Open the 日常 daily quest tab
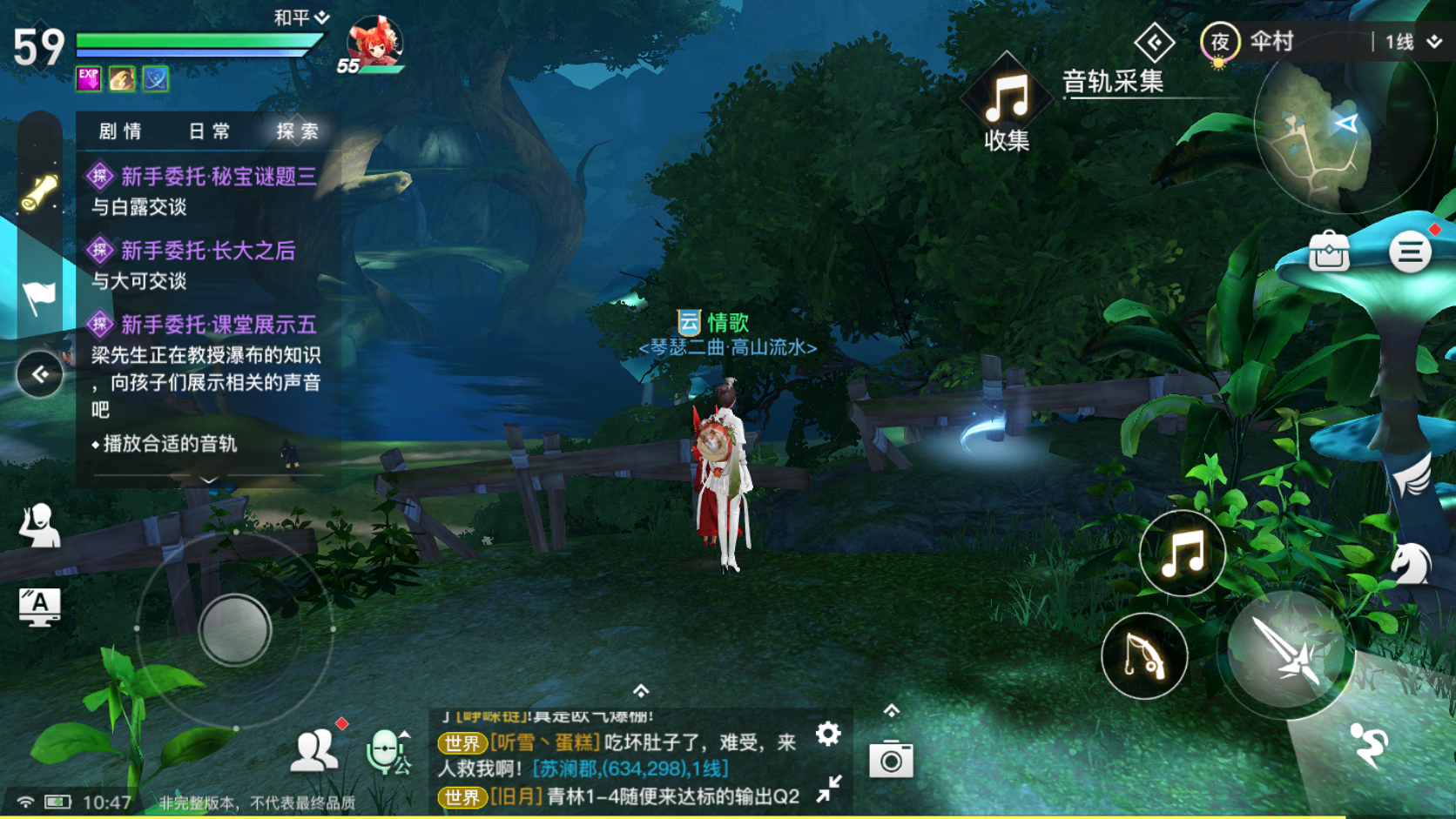Image resolution: width=1456 pixels, height=819 pixels. pyautogui.click(x=209, y=131)
